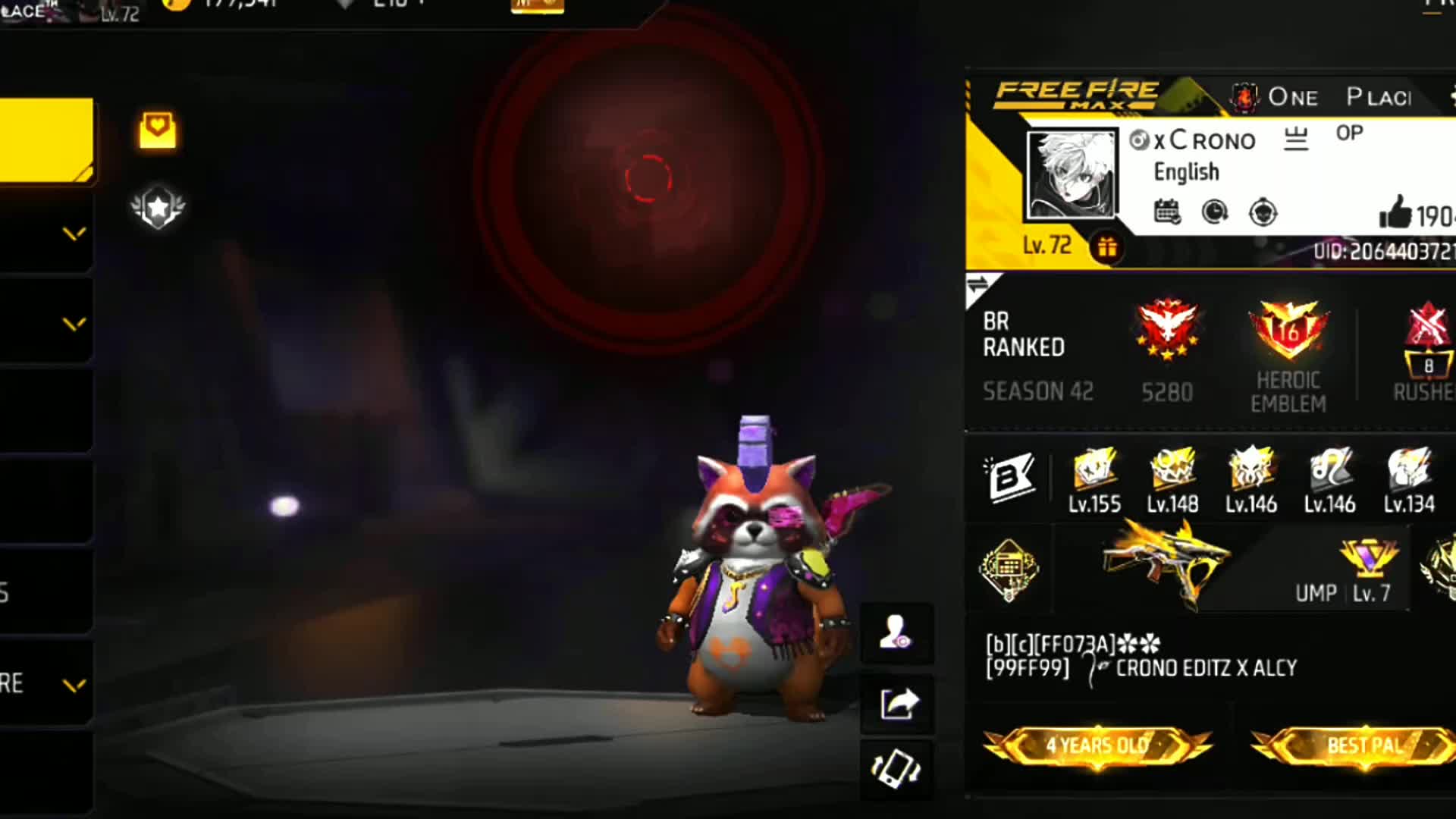Click the star laurel badge icon
Viewport: 1456px width, 819px height.
pyautogui.click(x=158, y=207)
